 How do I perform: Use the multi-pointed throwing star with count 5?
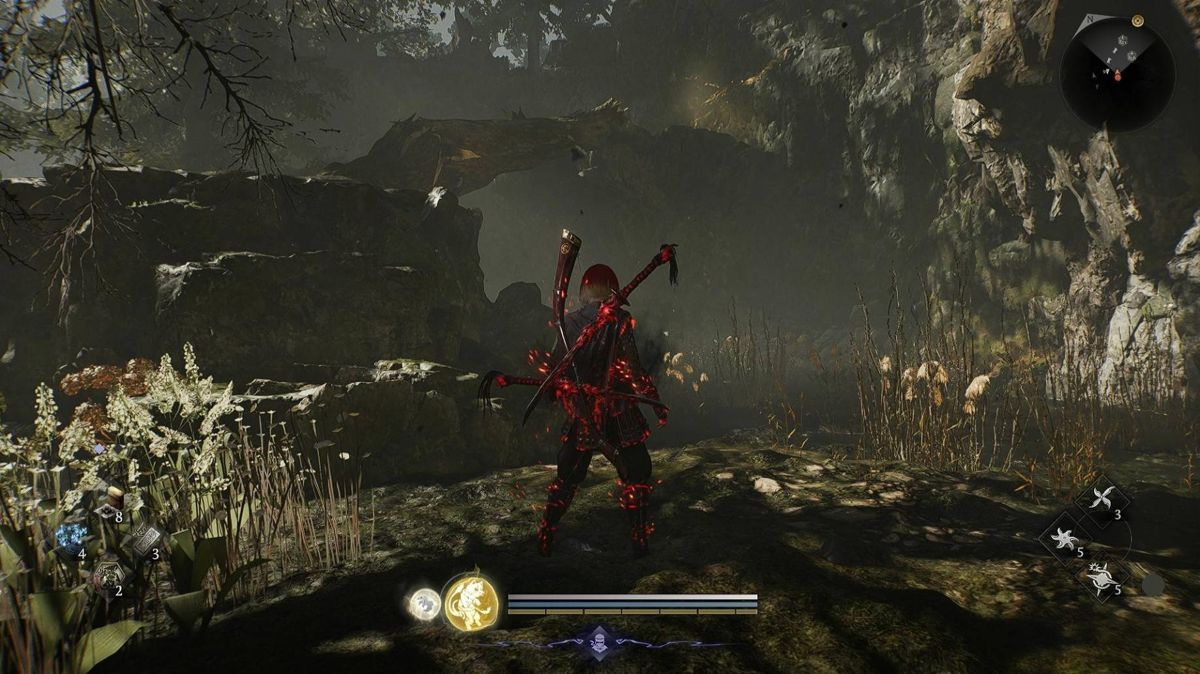tap(1065, 540)
